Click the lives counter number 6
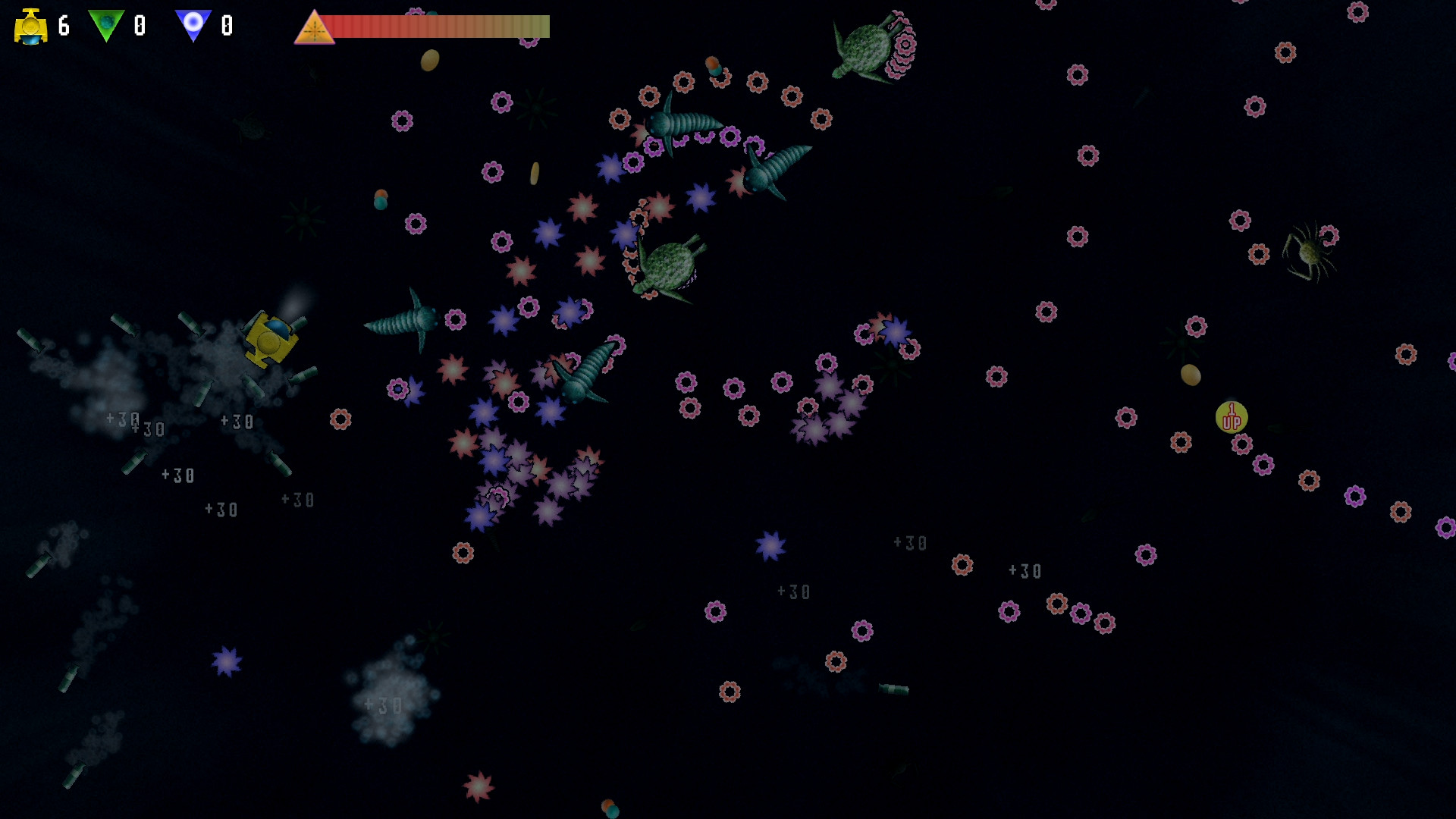The width and height of the screenshot is (1456, 819). click(x=62, y=26)
